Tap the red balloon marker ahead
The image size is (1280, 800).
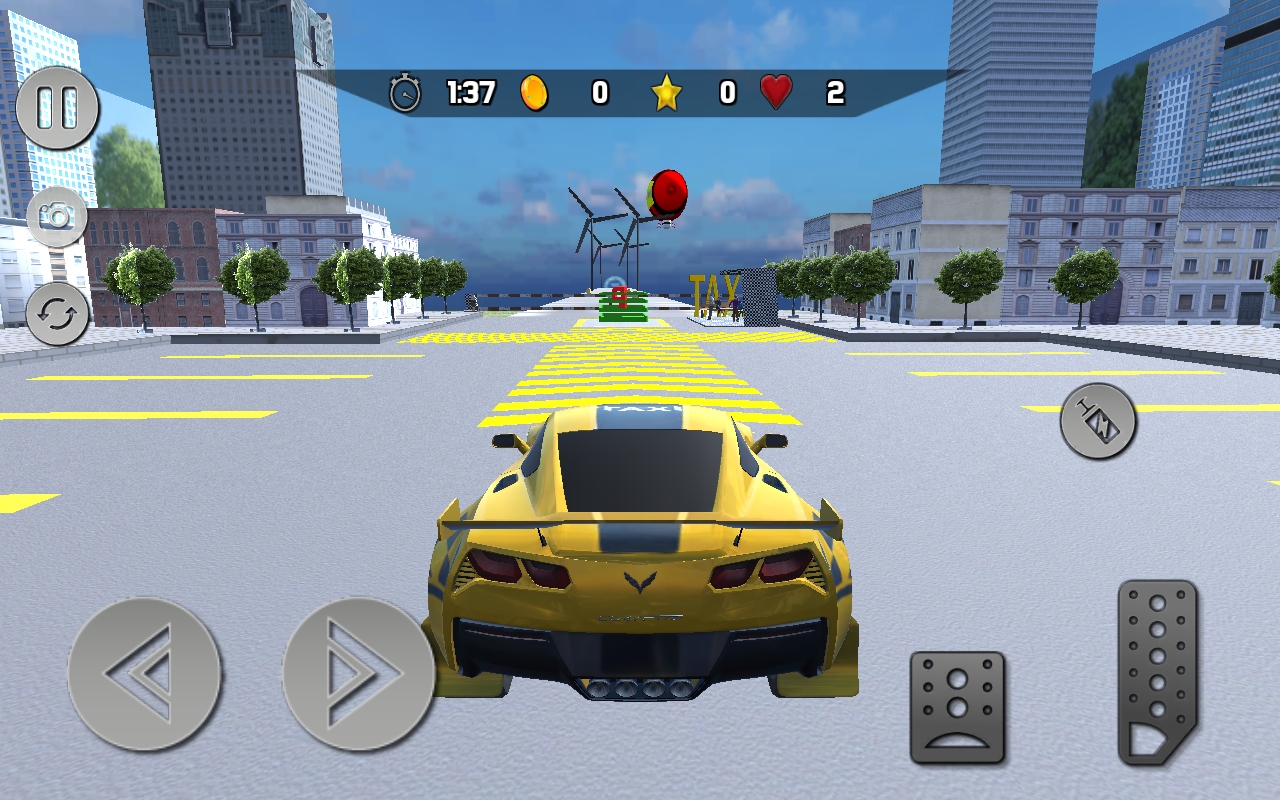pyautogui.click(x=667, y=191)
